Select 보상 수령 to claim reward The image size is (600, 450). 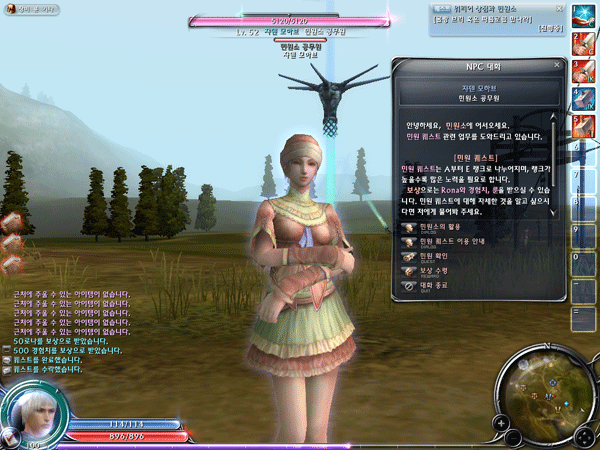coord(438,271)
